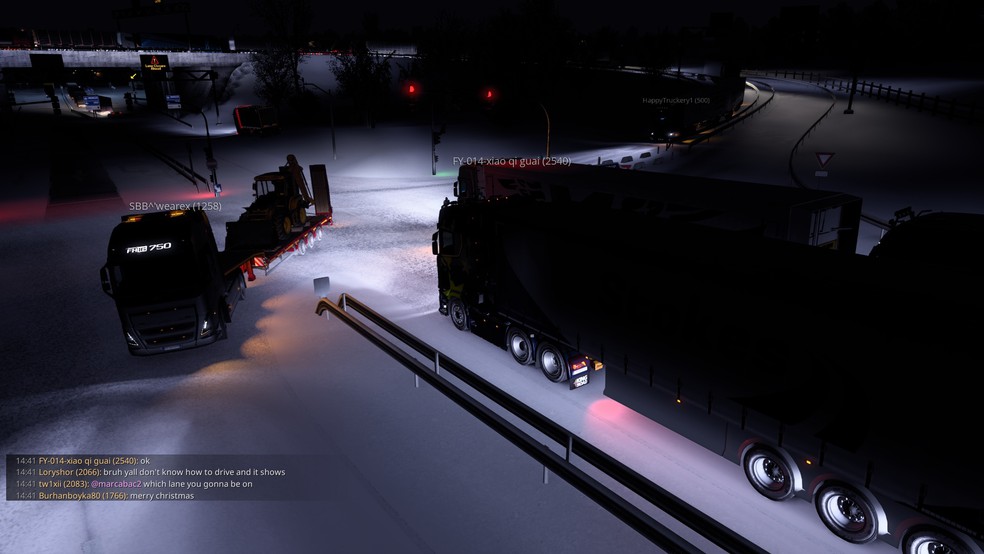This screenshot has height=554, width=984.
Task: Click the SBB^wearex player name tag
Action: pyautogui.click(x=175, y=207)
